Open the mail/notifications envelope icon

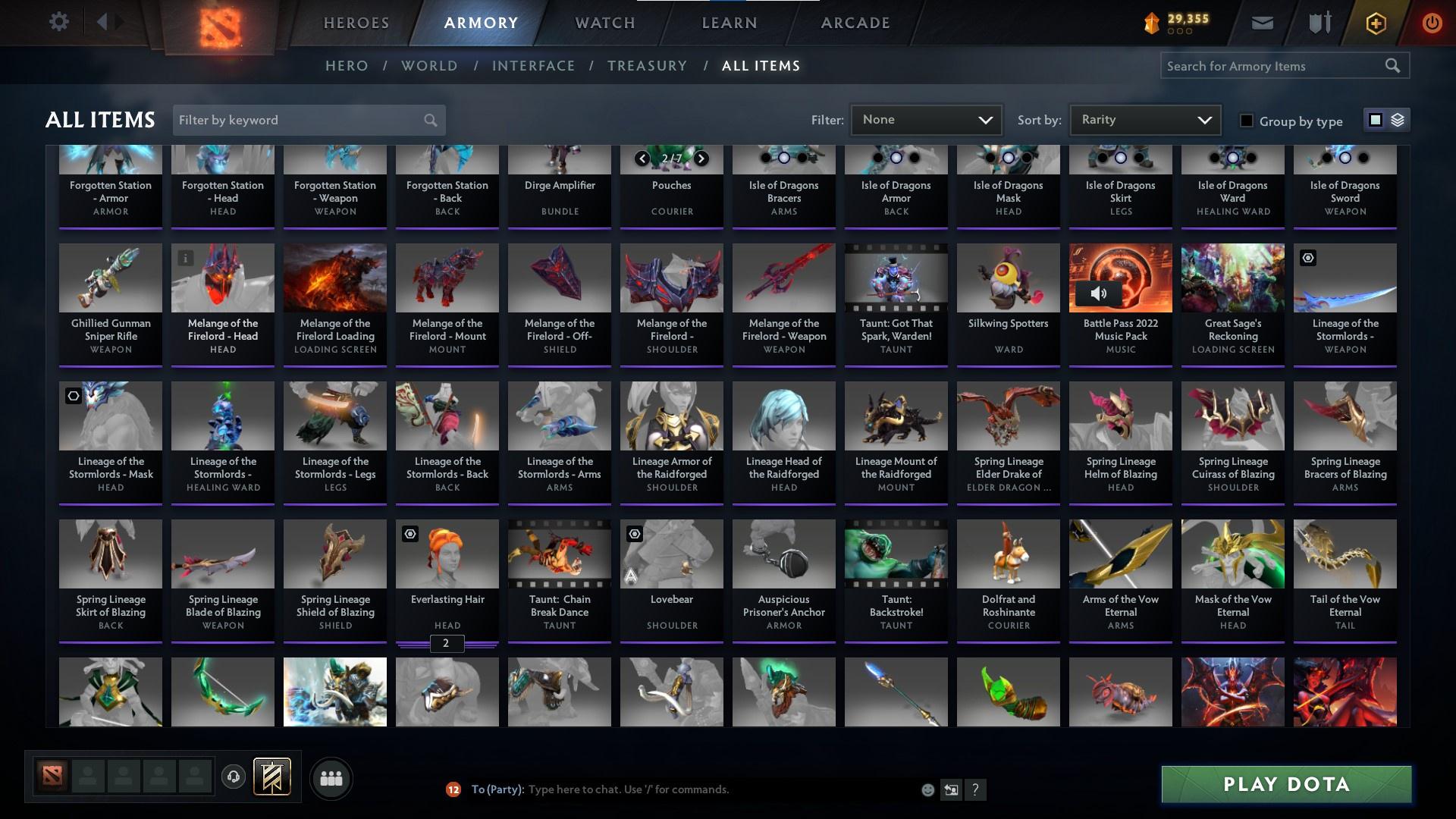pyautogui.click(x=1261, y=23)
